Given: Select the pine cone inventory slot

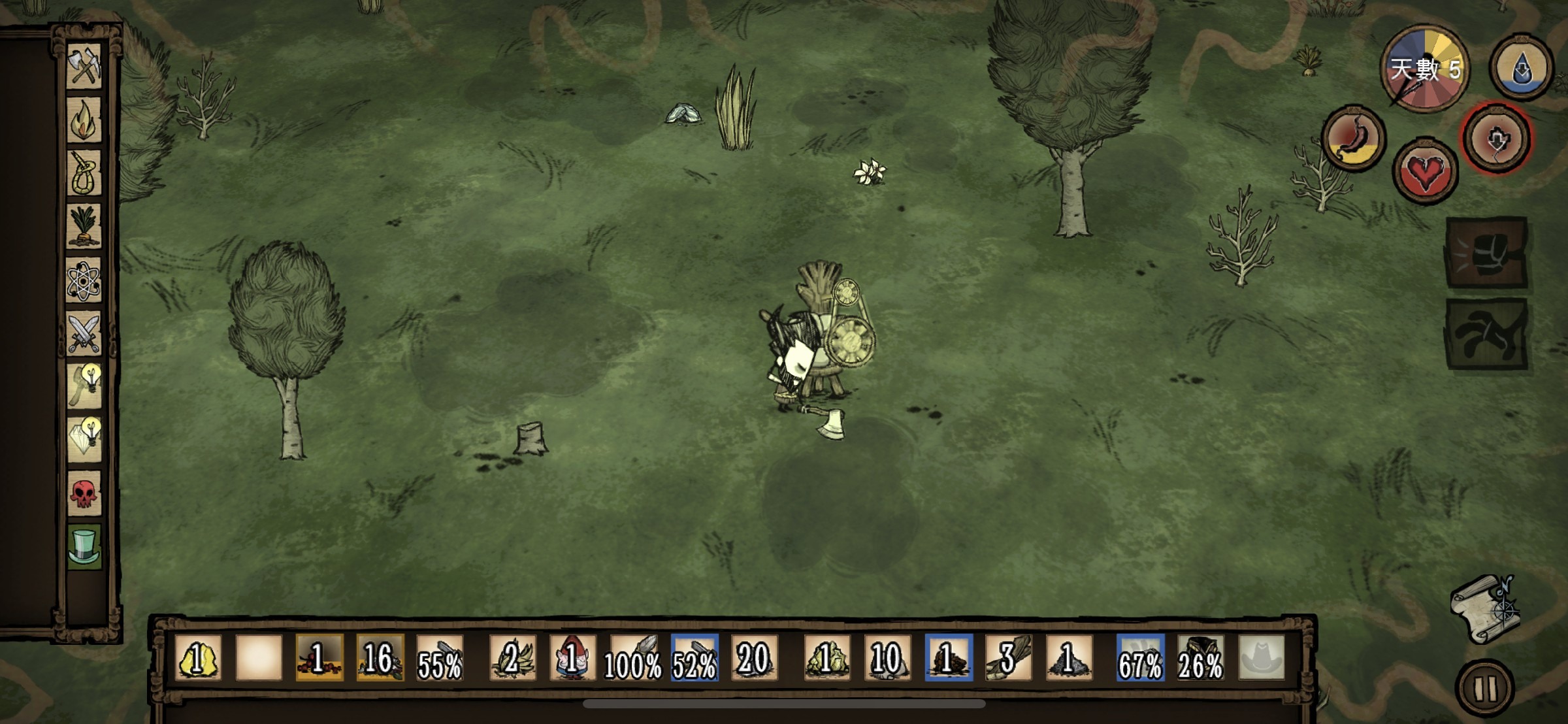Looking at the screenshot, I should coord(948,657).
